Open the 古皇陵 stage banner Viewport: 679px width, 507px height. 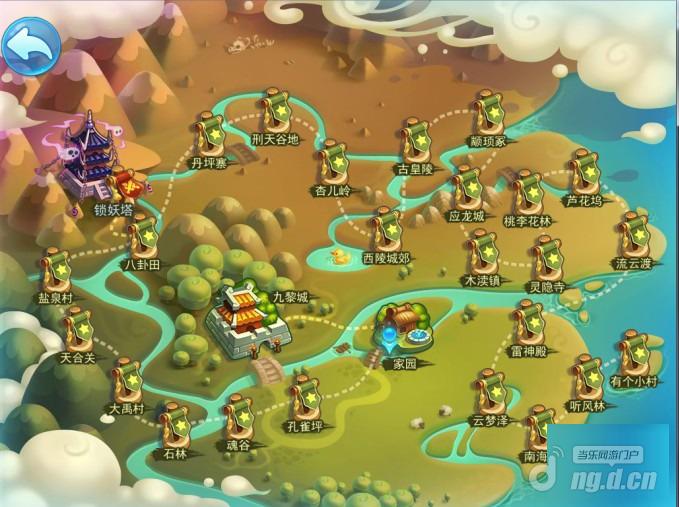tap(415, 141)
